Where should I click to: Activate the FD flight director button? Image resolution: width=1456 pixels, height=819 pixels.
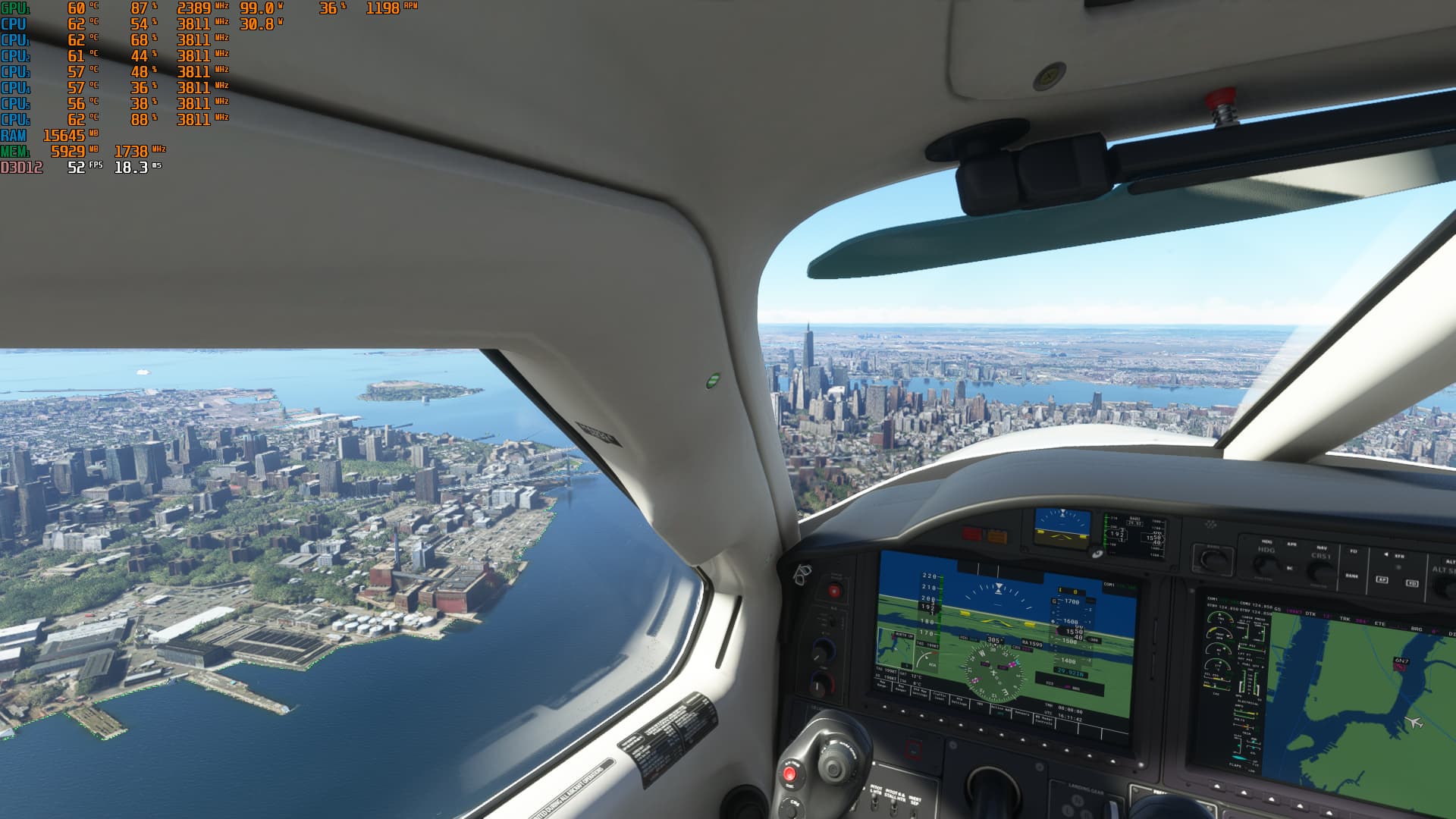click(1354, 551)
